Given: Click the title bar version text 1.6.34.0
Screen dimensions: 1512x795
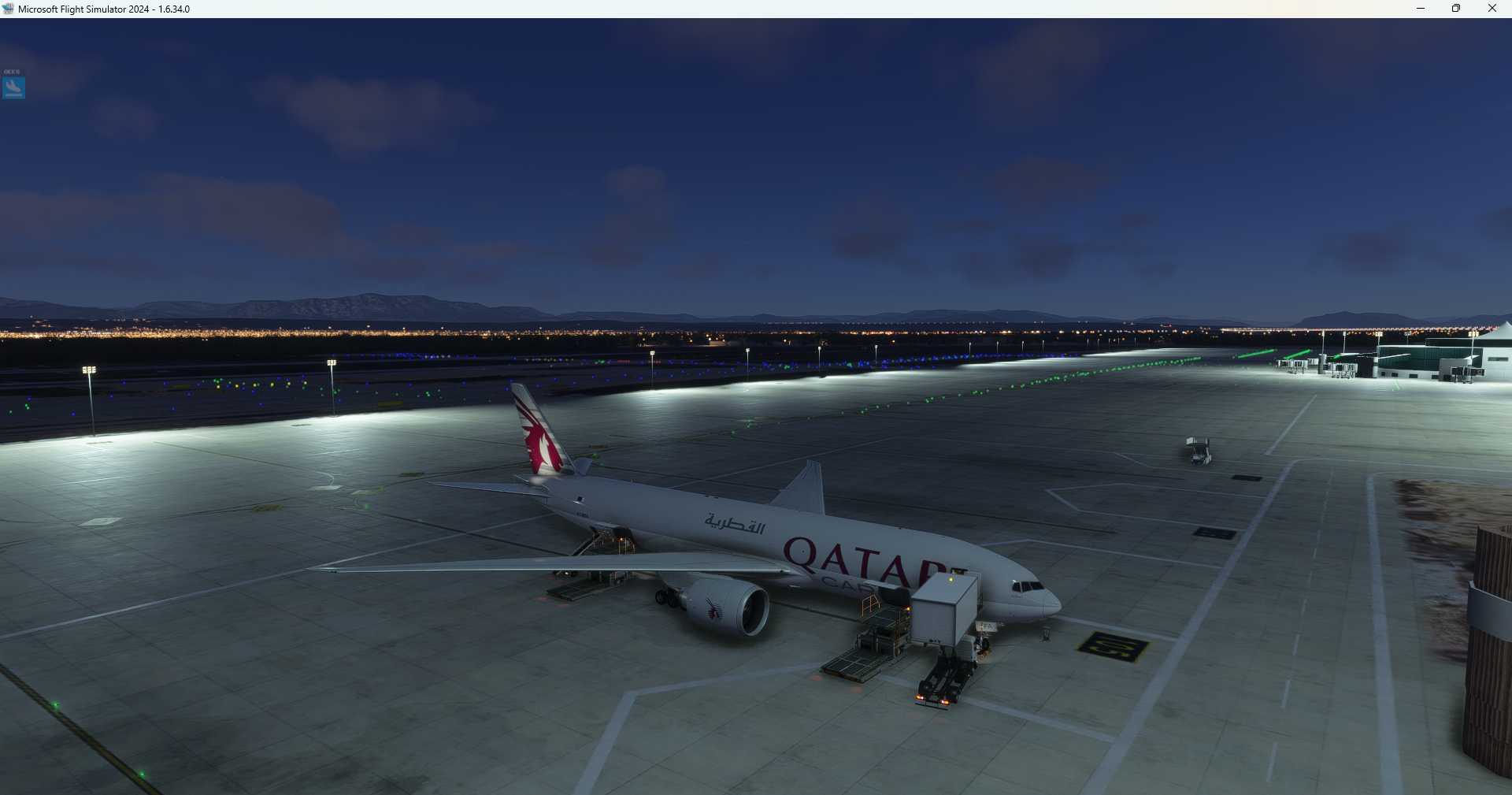Looking at the screenshot, I should point(172,9).
